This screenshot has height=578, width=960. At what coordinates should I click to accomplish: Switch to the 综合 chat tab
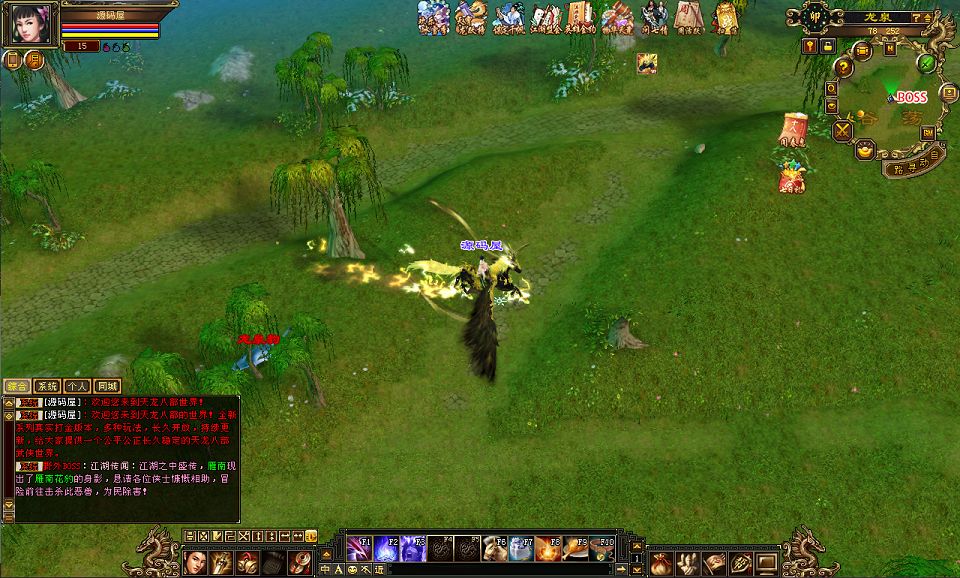17,386
